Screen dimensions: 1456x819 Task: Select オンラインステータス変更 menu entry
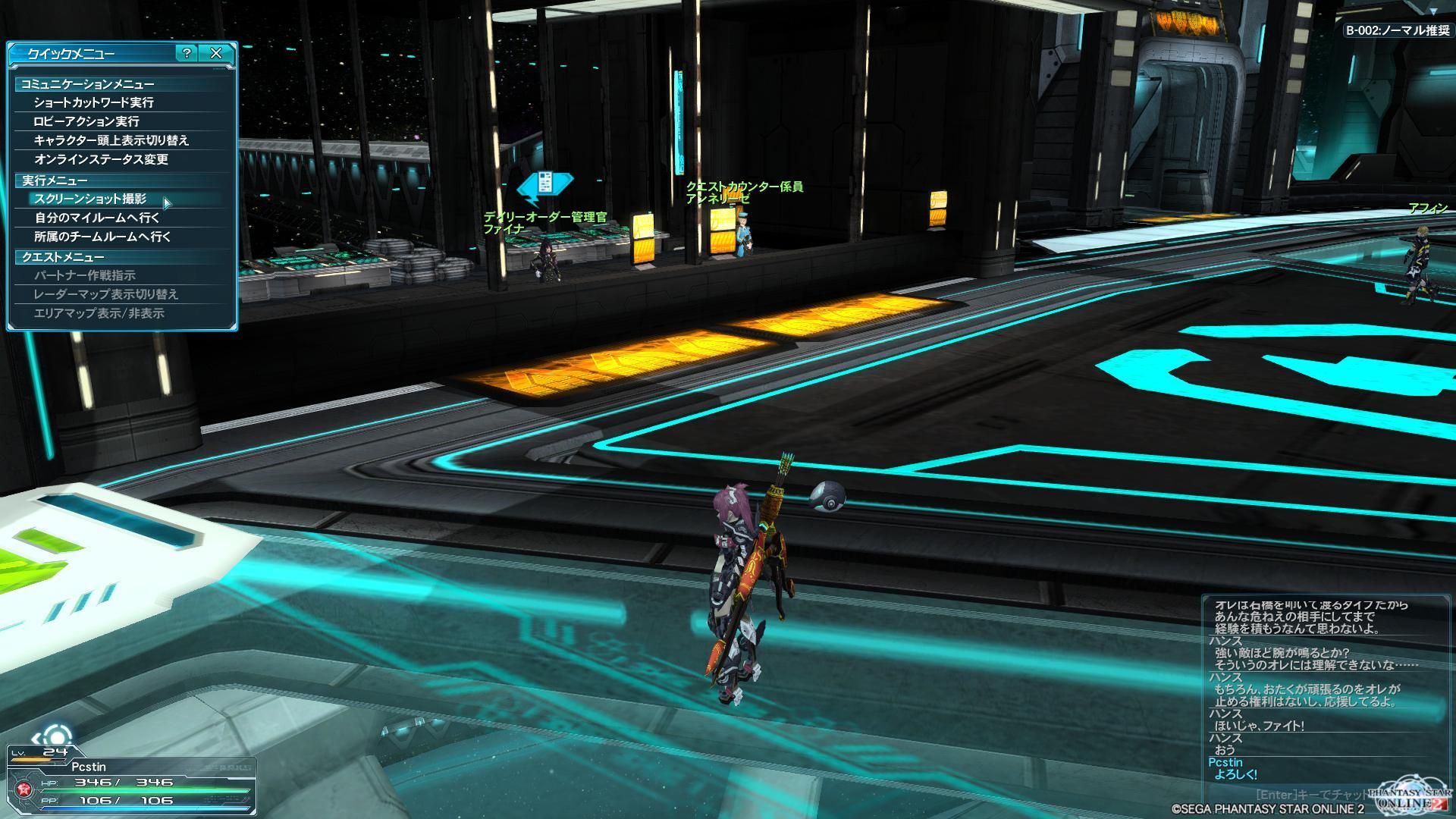pyautogui.click(x=100, y=160)
